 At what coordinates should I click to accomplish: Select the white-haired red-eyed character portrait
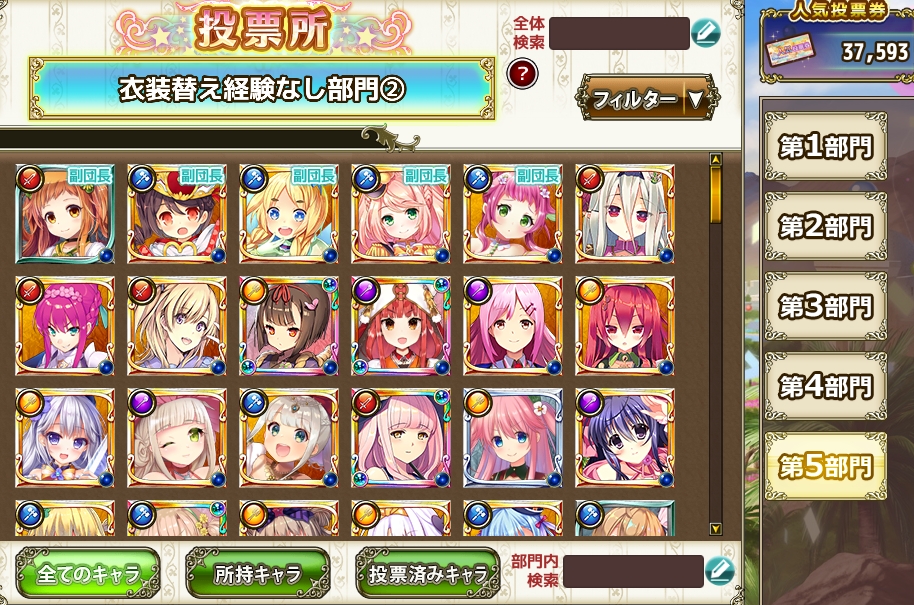(x=625, y=214)
